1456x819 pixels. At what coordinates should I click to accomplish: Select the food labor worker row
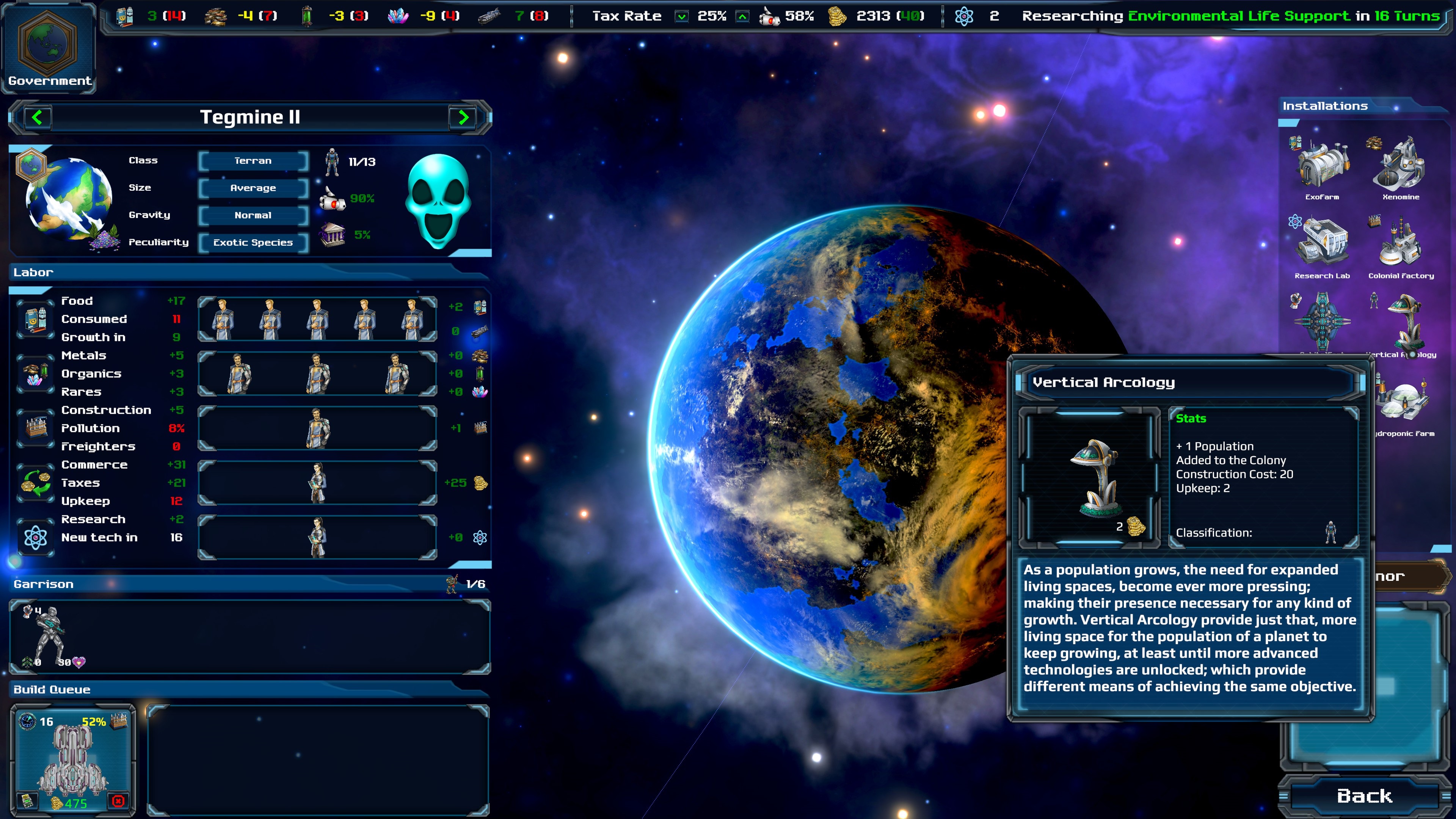coord(317,319)
